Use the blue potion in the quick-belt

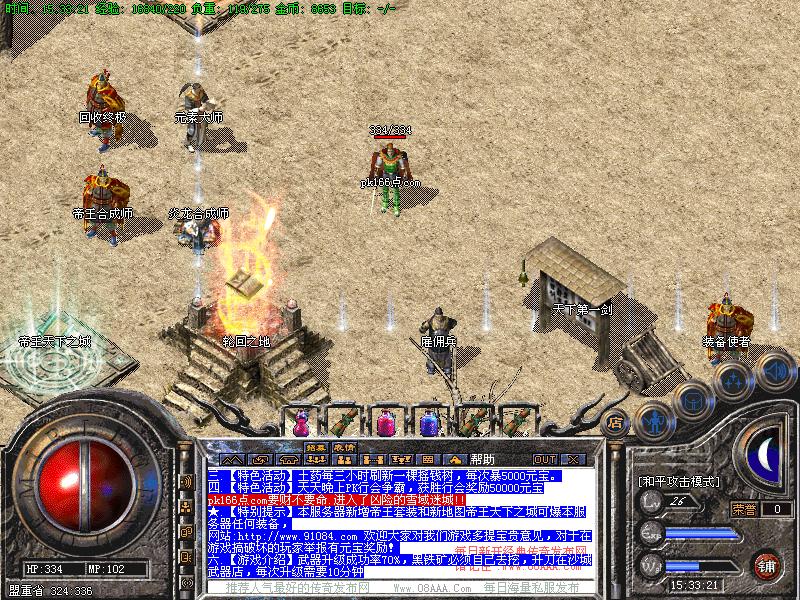pyautogui.click(x=430, y=422)
